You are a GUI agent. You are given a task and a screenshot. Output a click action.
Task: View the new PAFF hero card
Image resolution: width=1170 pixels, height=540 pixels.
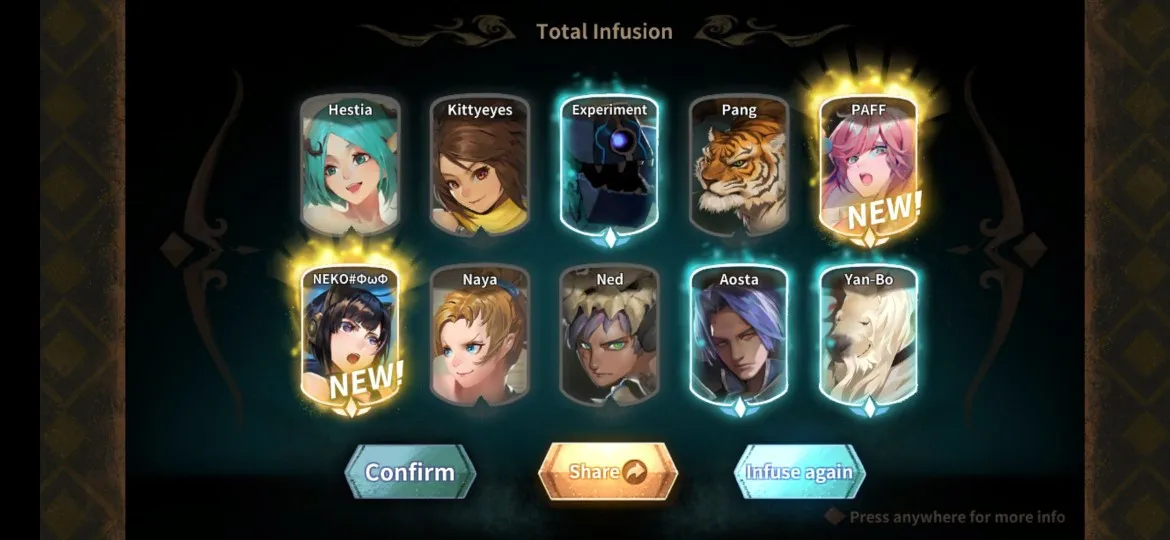click(868, 168)
